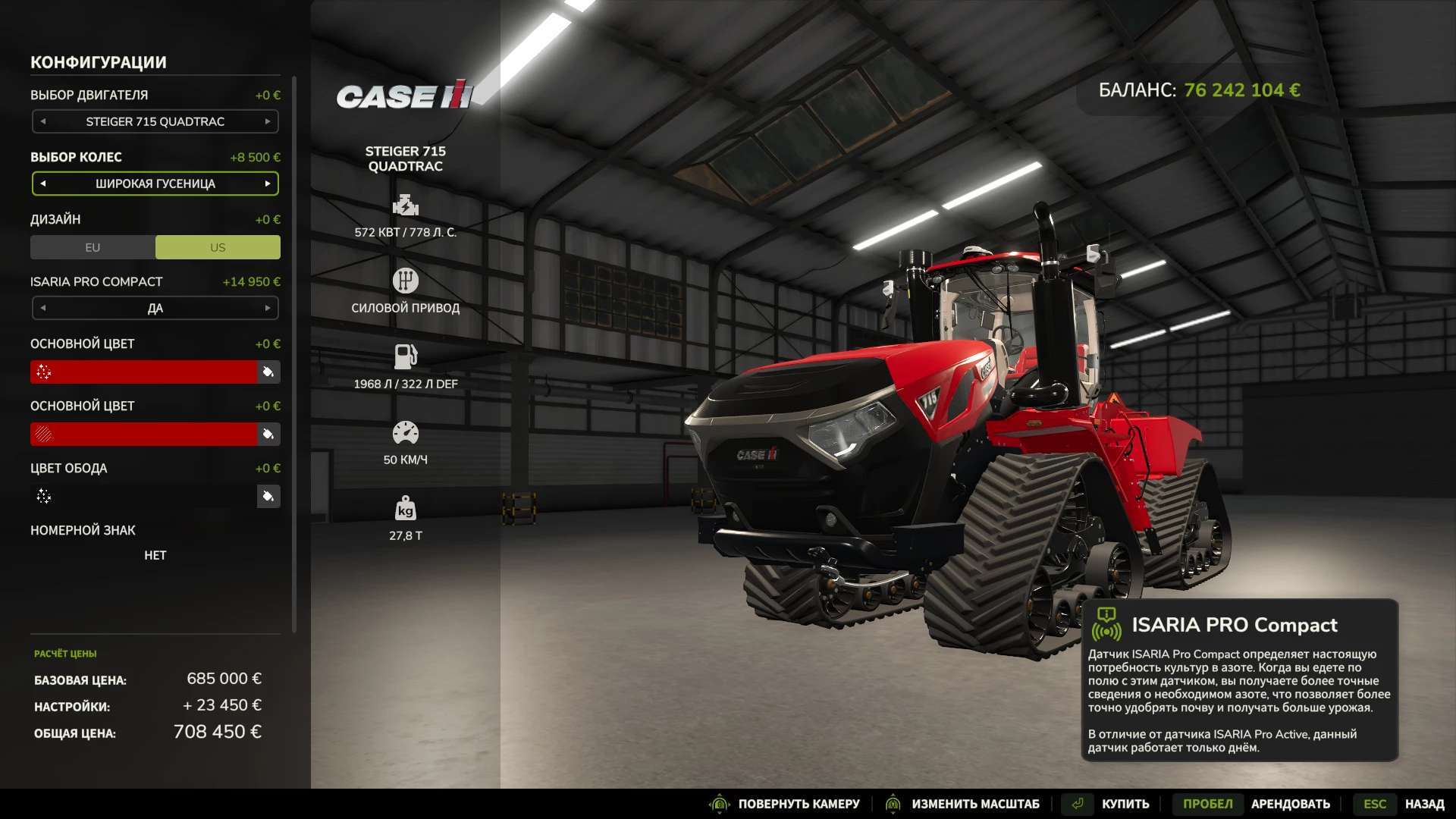Screen dimensions: 1456x819
Task: Open first main color red swatch
Action: 144,372
